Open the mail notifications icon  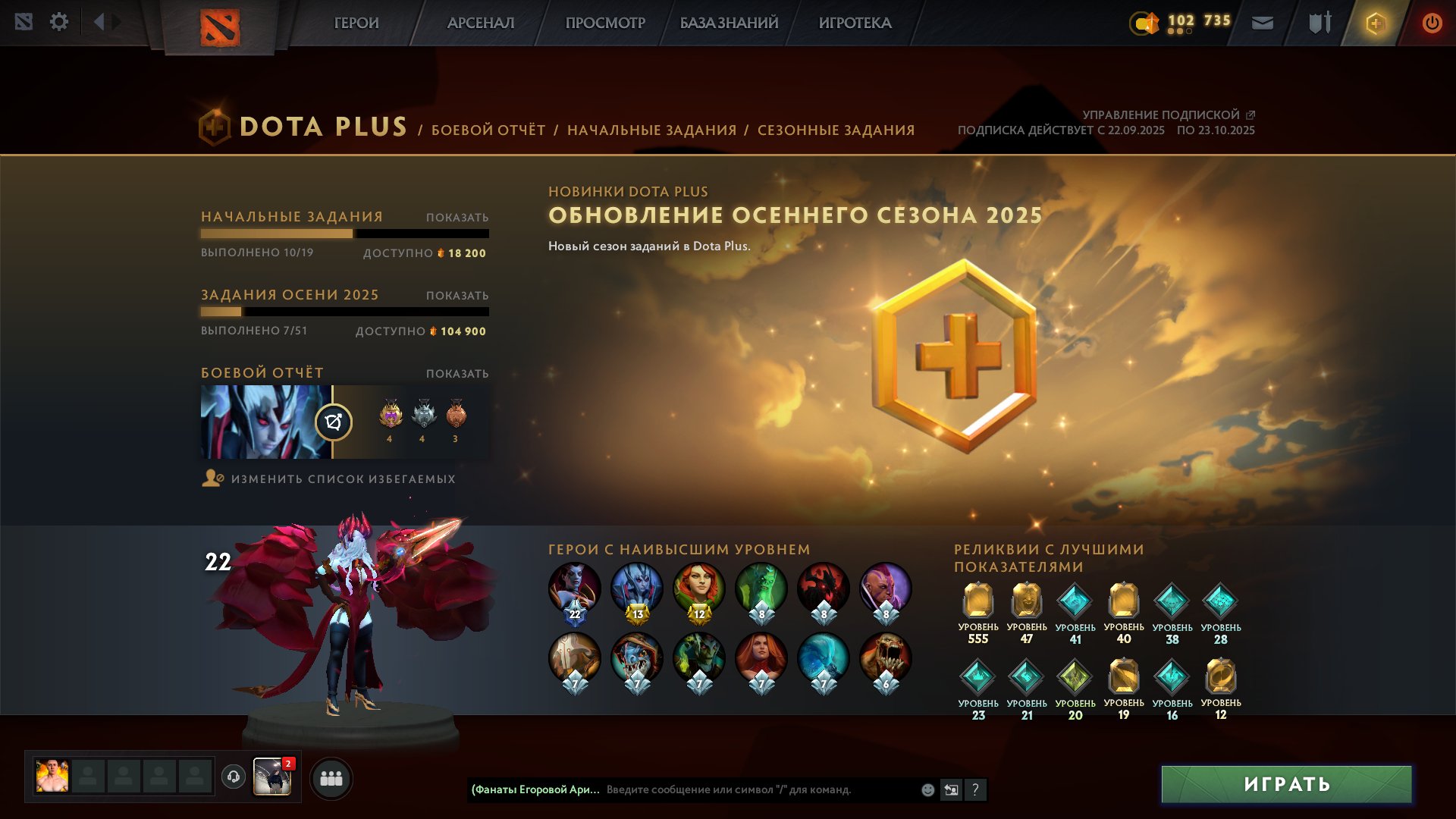[x=1261, y=22]
